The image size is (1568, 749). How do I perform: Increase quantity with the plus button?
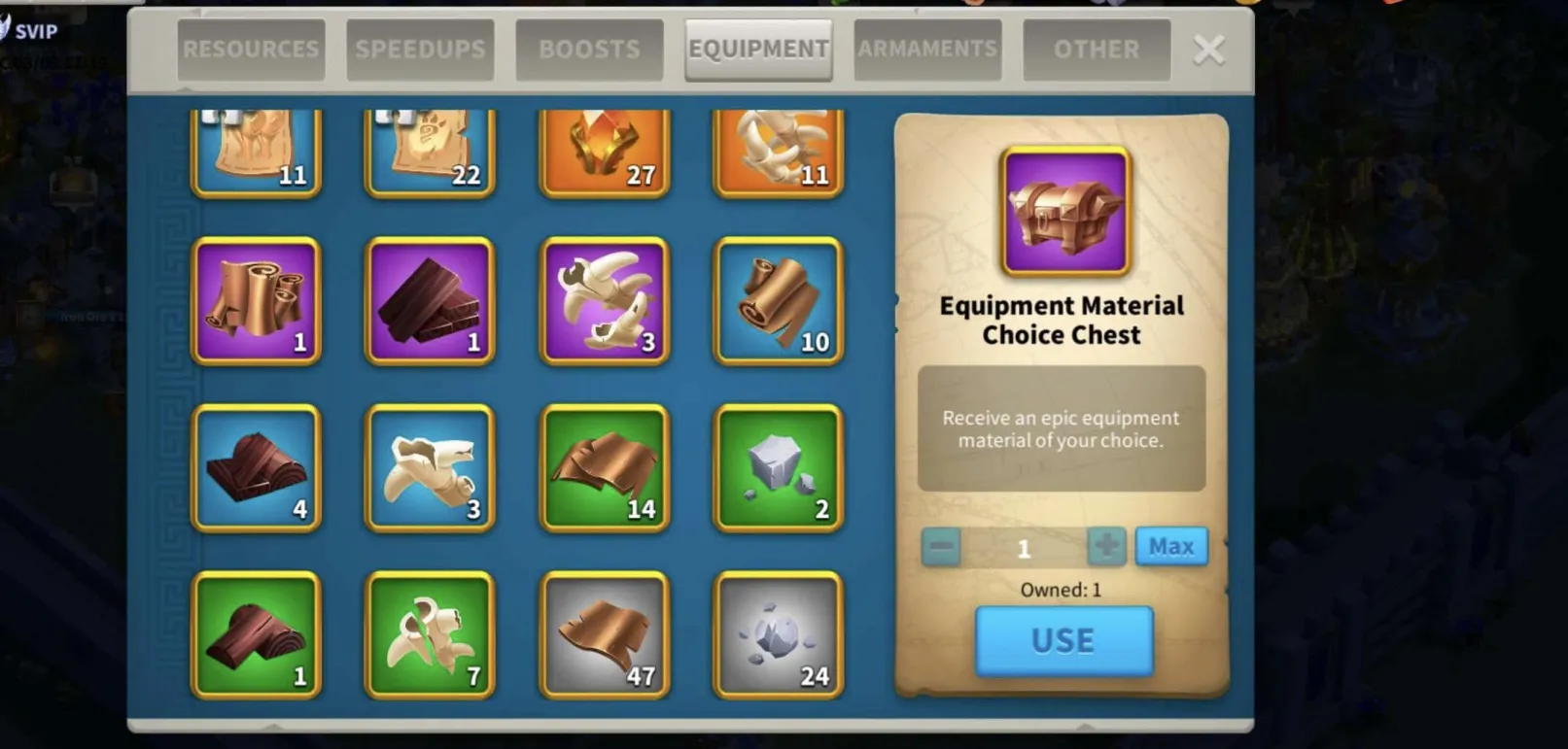pyautogui.click(x=1106, y=547)
